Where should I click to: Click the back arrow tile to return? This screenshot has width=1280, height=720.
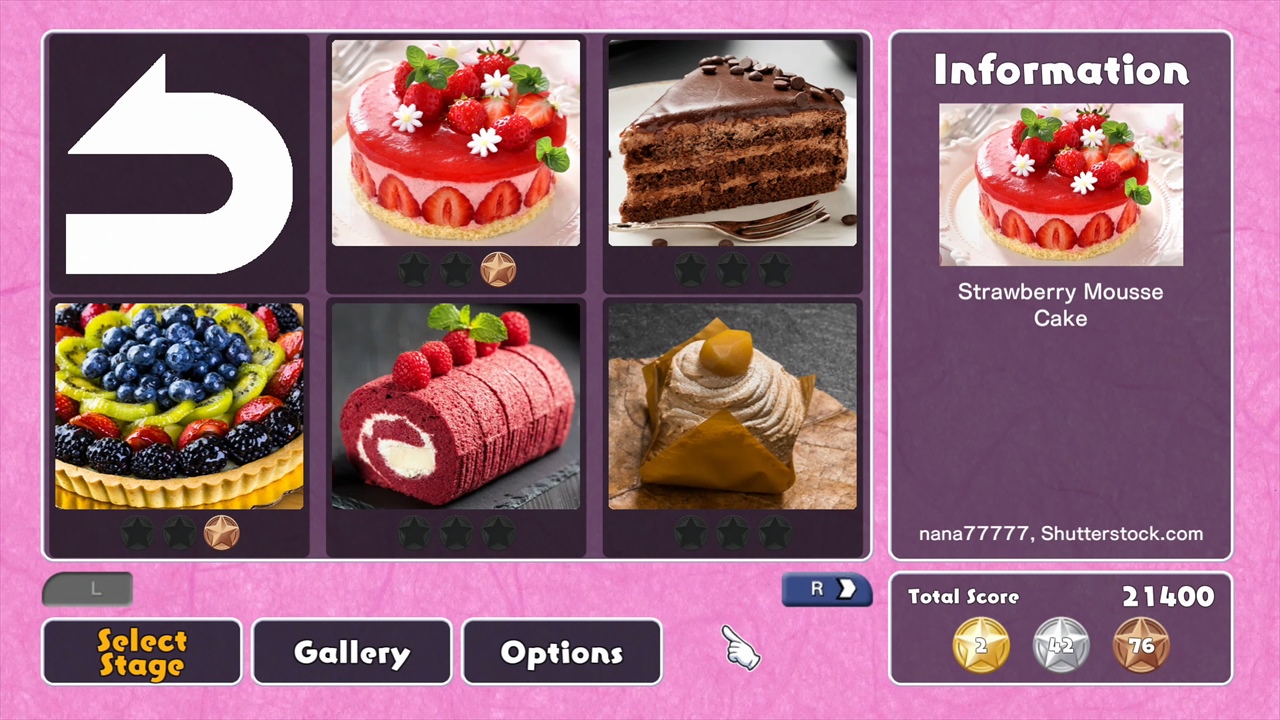click(x=178, y=160)
